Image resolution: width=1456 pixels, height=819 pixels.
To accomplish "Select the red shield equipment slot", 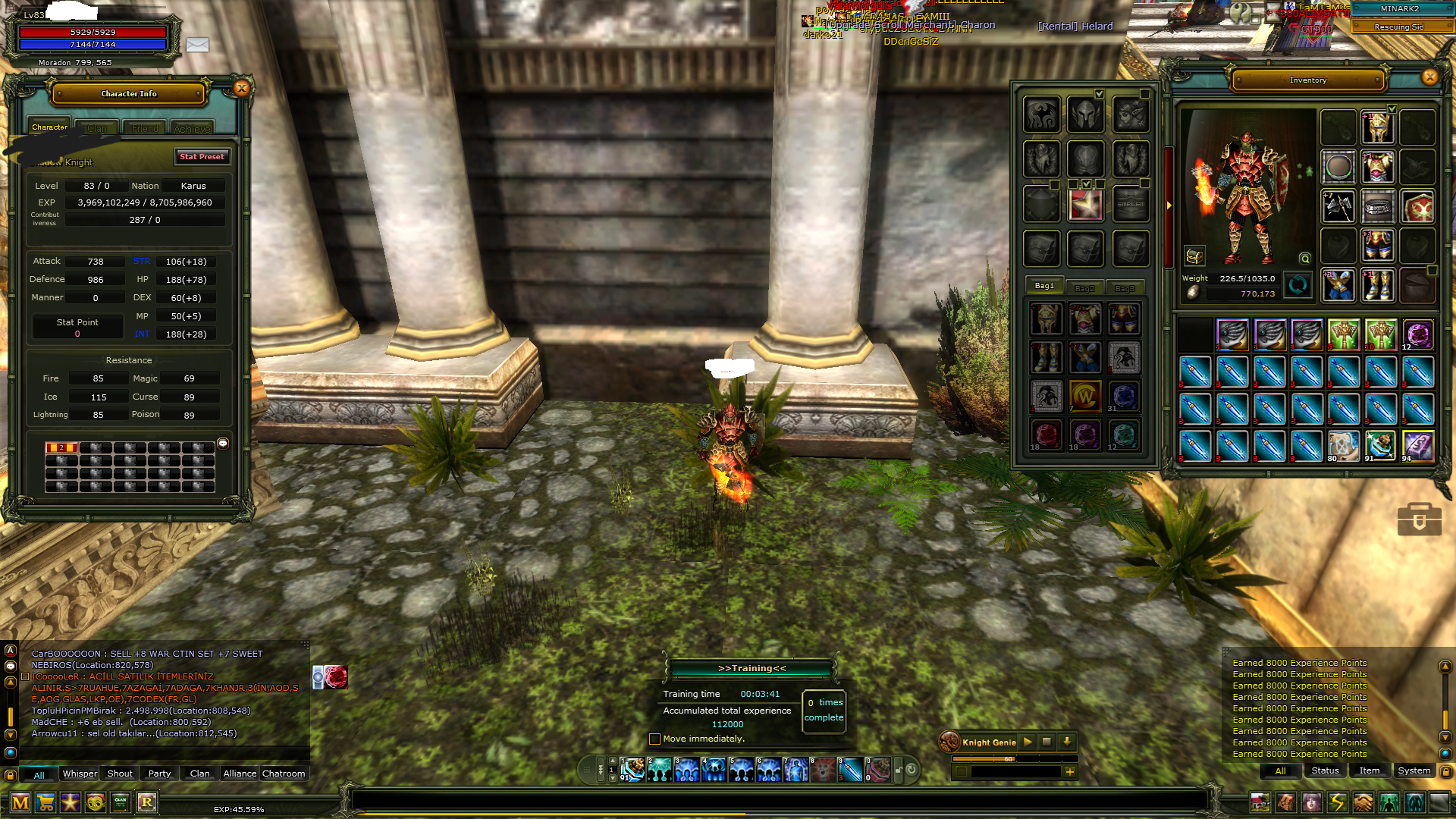I will [1417, 206].
